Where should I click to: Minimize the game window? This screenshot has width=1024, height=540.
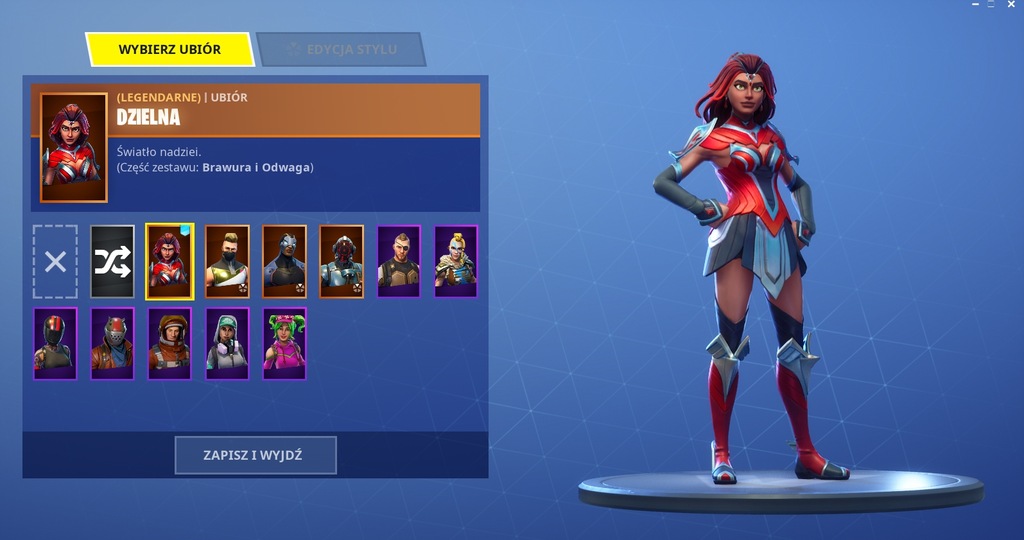(975, 5)
